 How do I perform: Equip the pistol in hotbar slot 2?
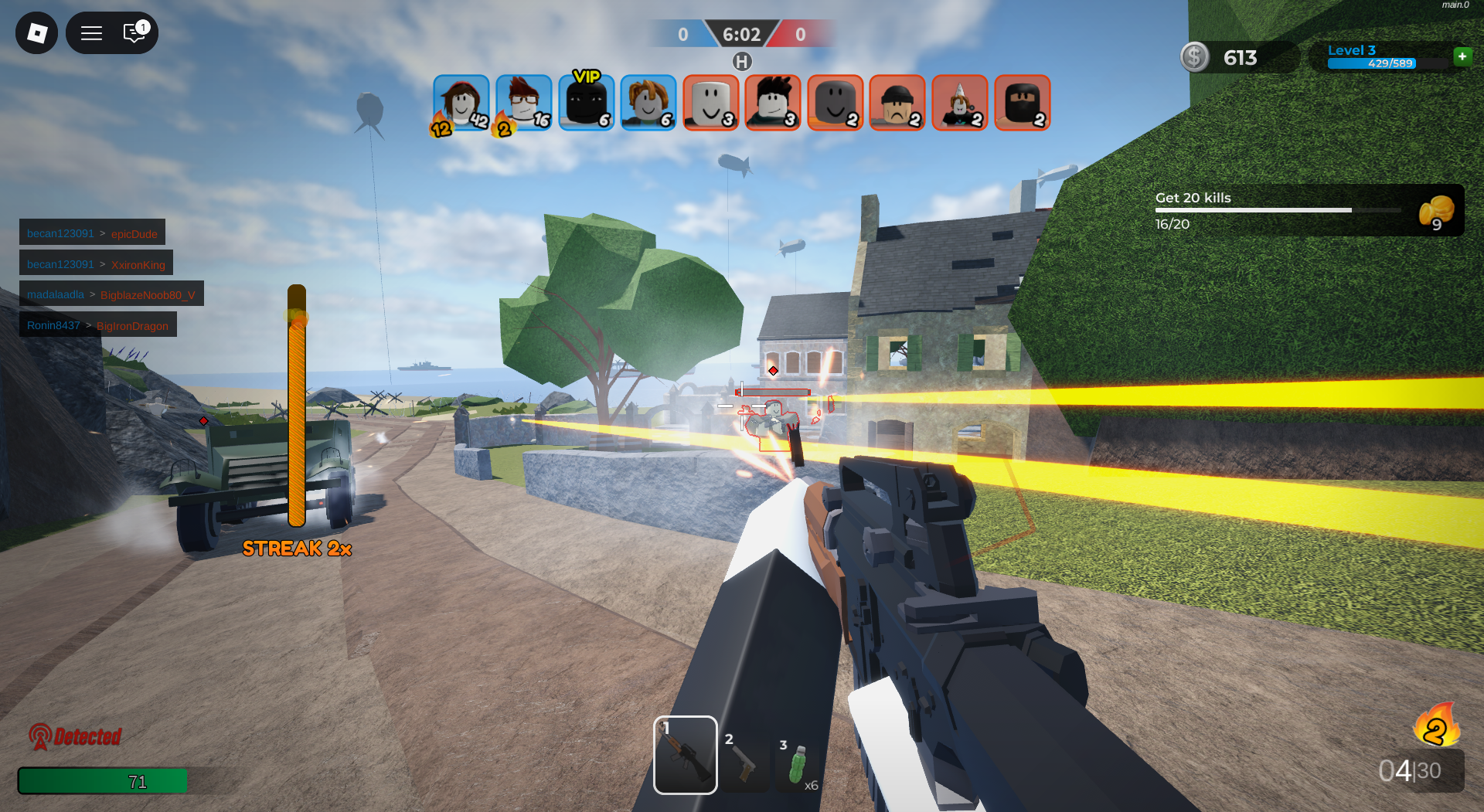[744, 762]
